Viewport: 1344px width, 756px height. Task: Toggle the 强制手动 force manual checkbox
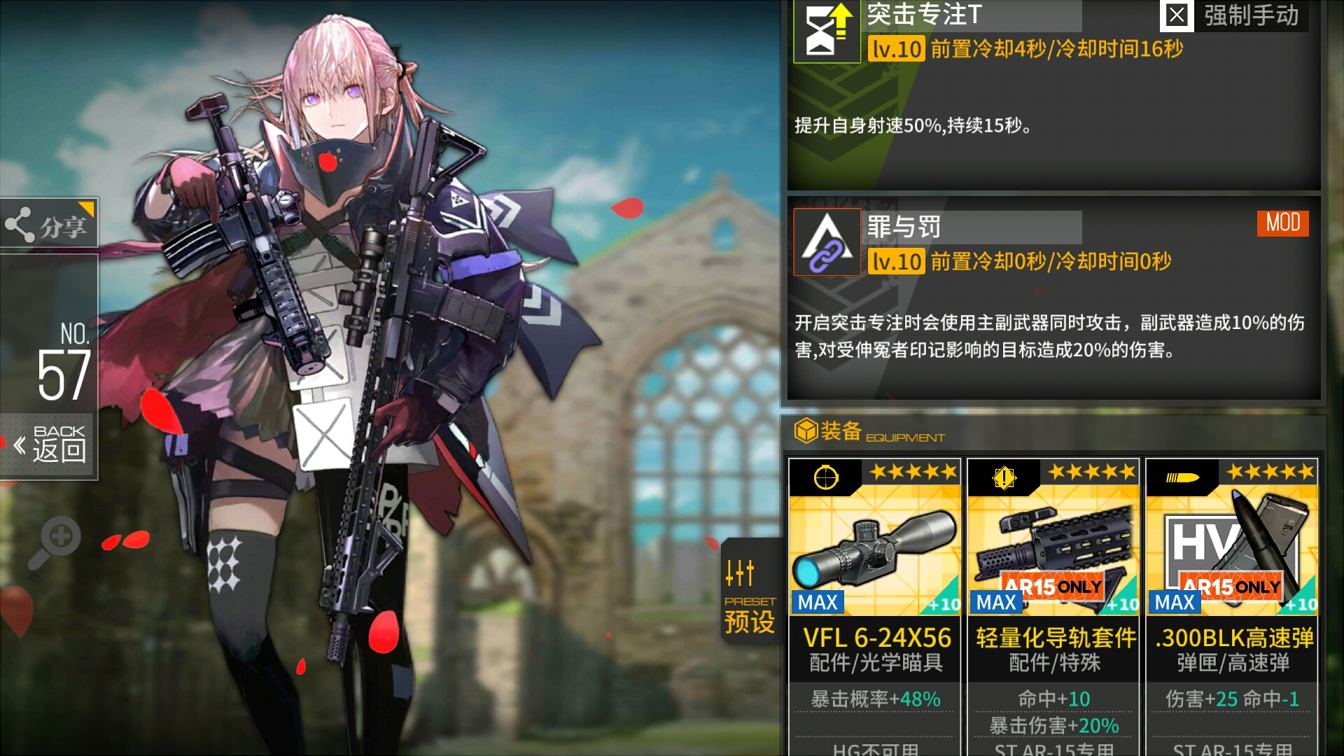click(x=1177, y=15)
